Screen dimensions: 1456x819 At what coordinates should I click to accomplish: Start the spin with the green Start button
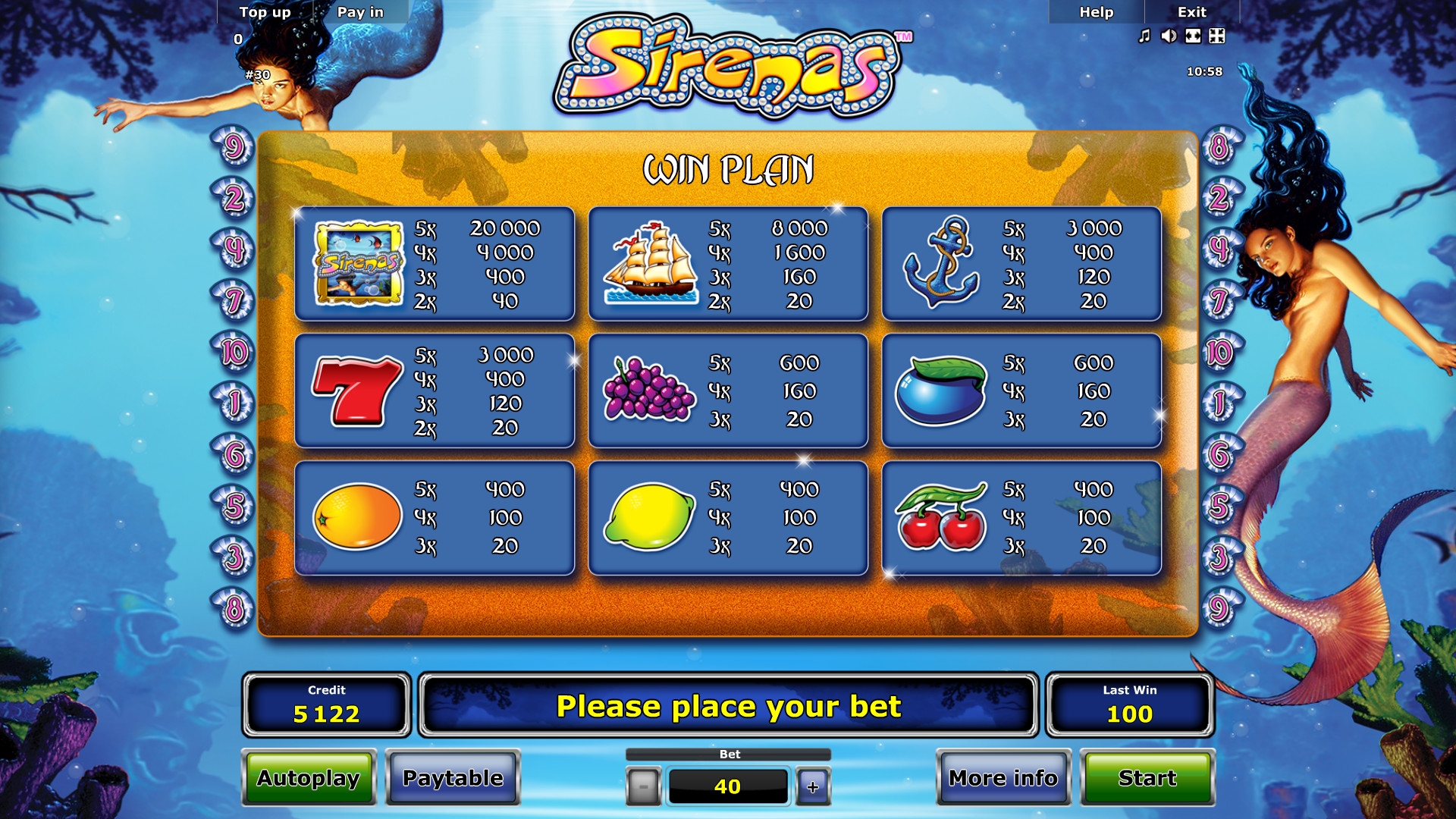click(1147, 778)
